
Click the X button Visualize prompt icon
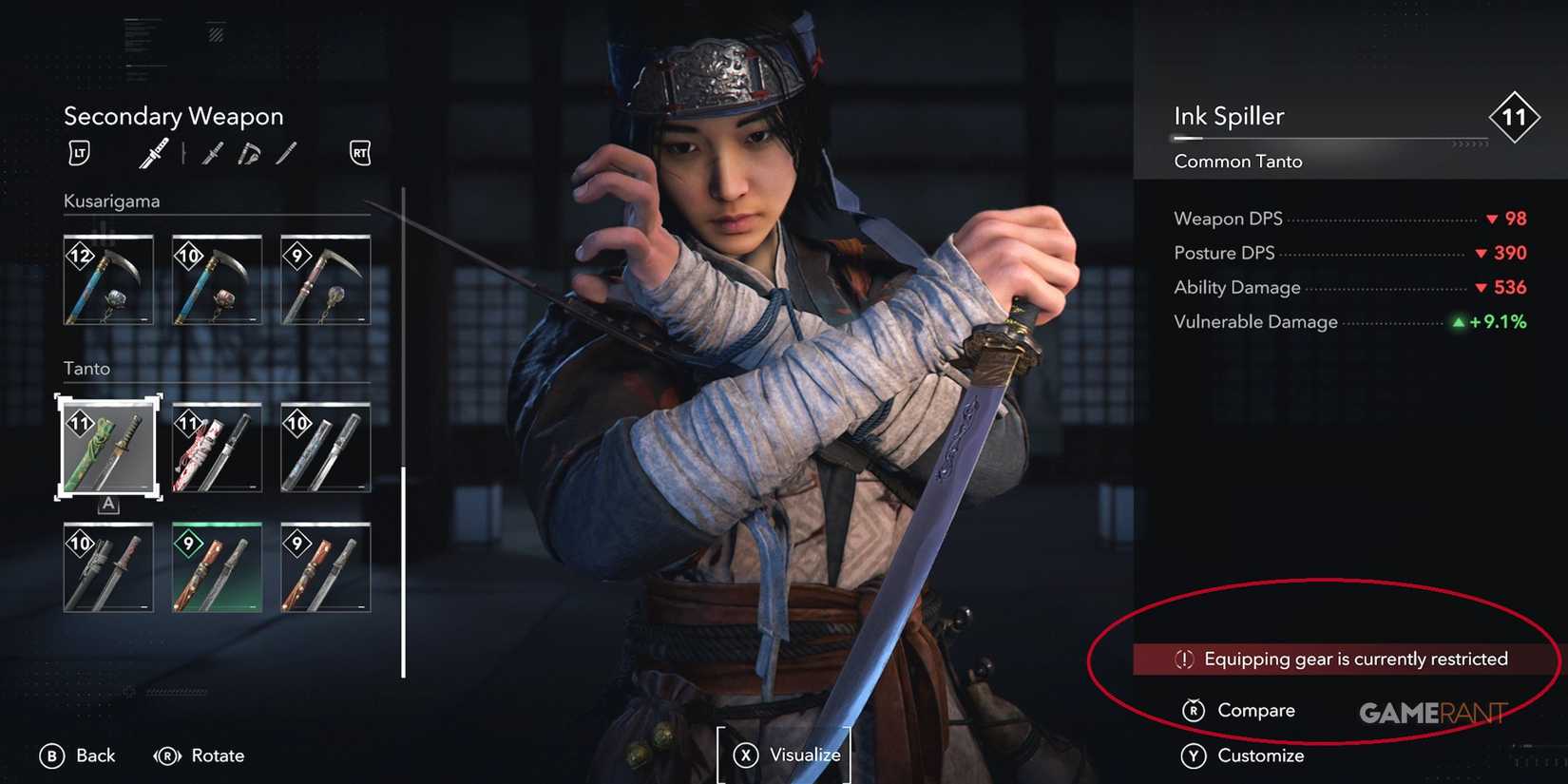click(747, 755)
